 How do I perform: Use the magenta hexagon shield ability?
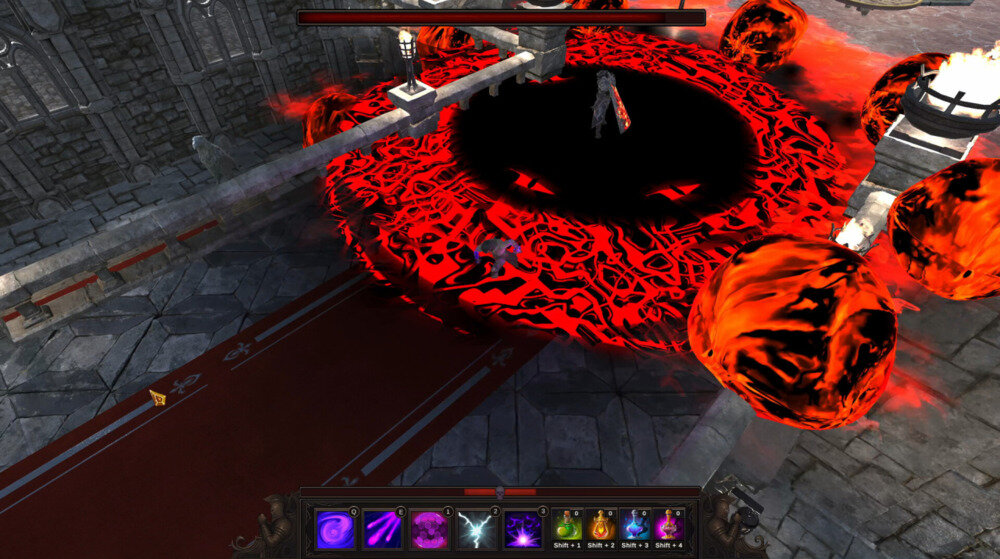point(429,529)
